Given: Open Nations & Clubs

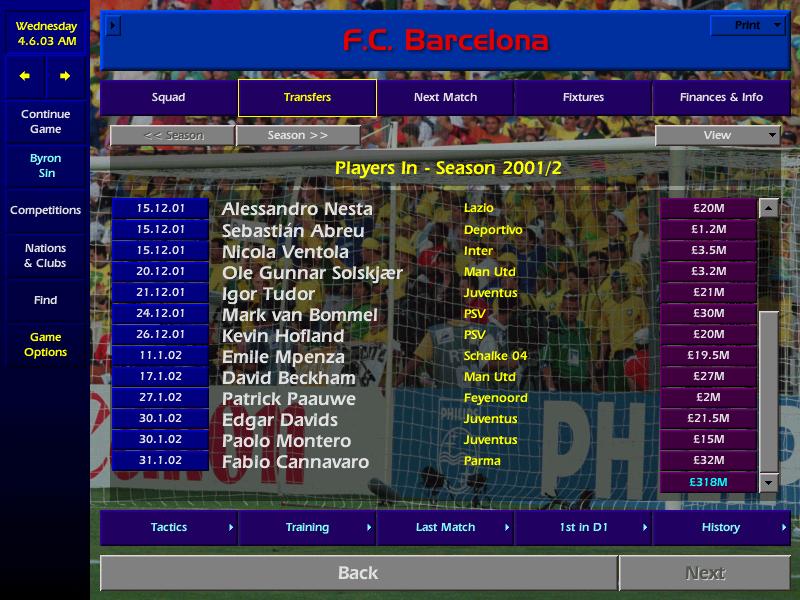Looking at the screenshot, I should click(x=45, y=256).
